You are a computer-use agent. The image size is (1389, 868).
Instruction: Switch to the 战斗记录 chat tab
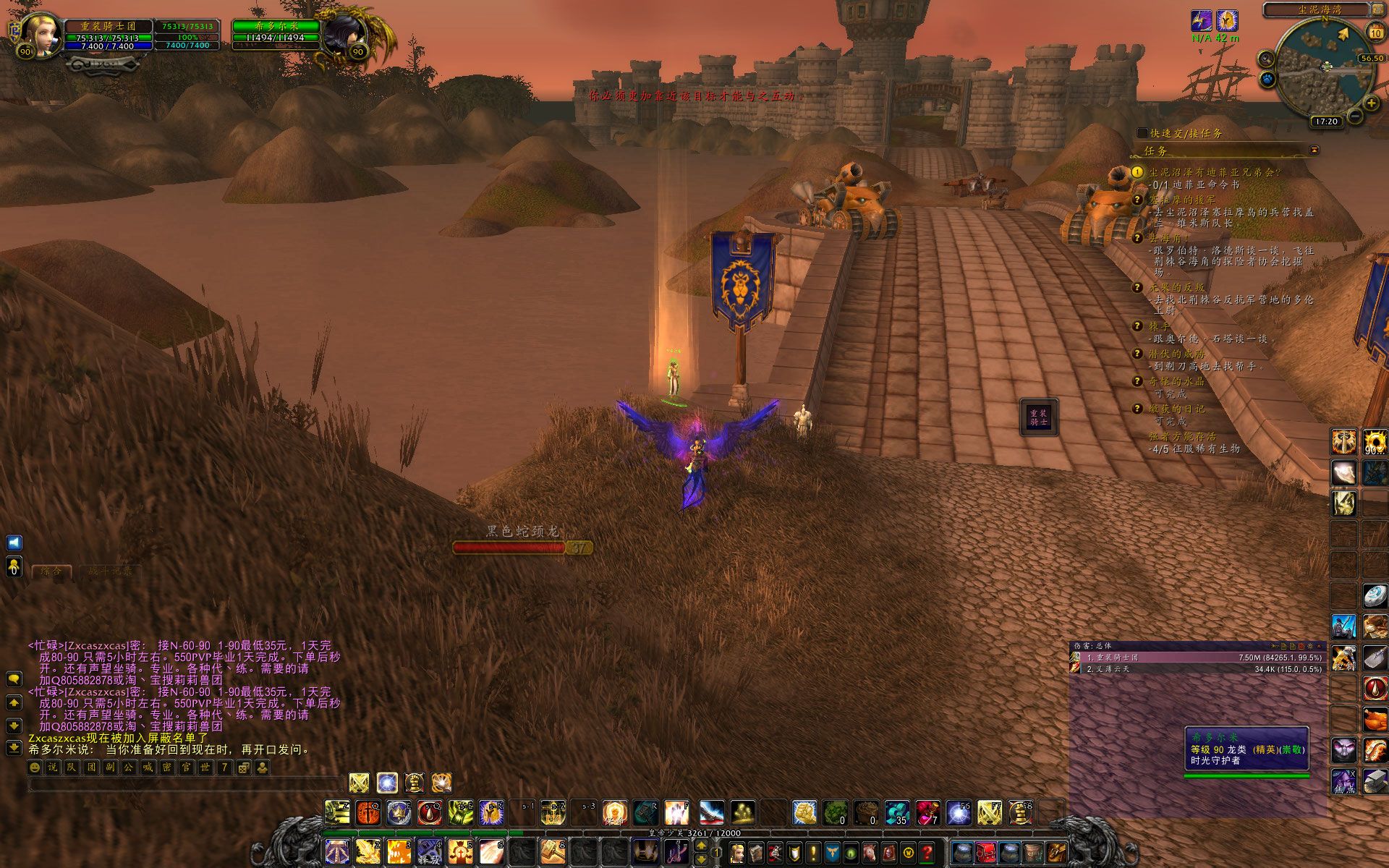coord(109,571)
